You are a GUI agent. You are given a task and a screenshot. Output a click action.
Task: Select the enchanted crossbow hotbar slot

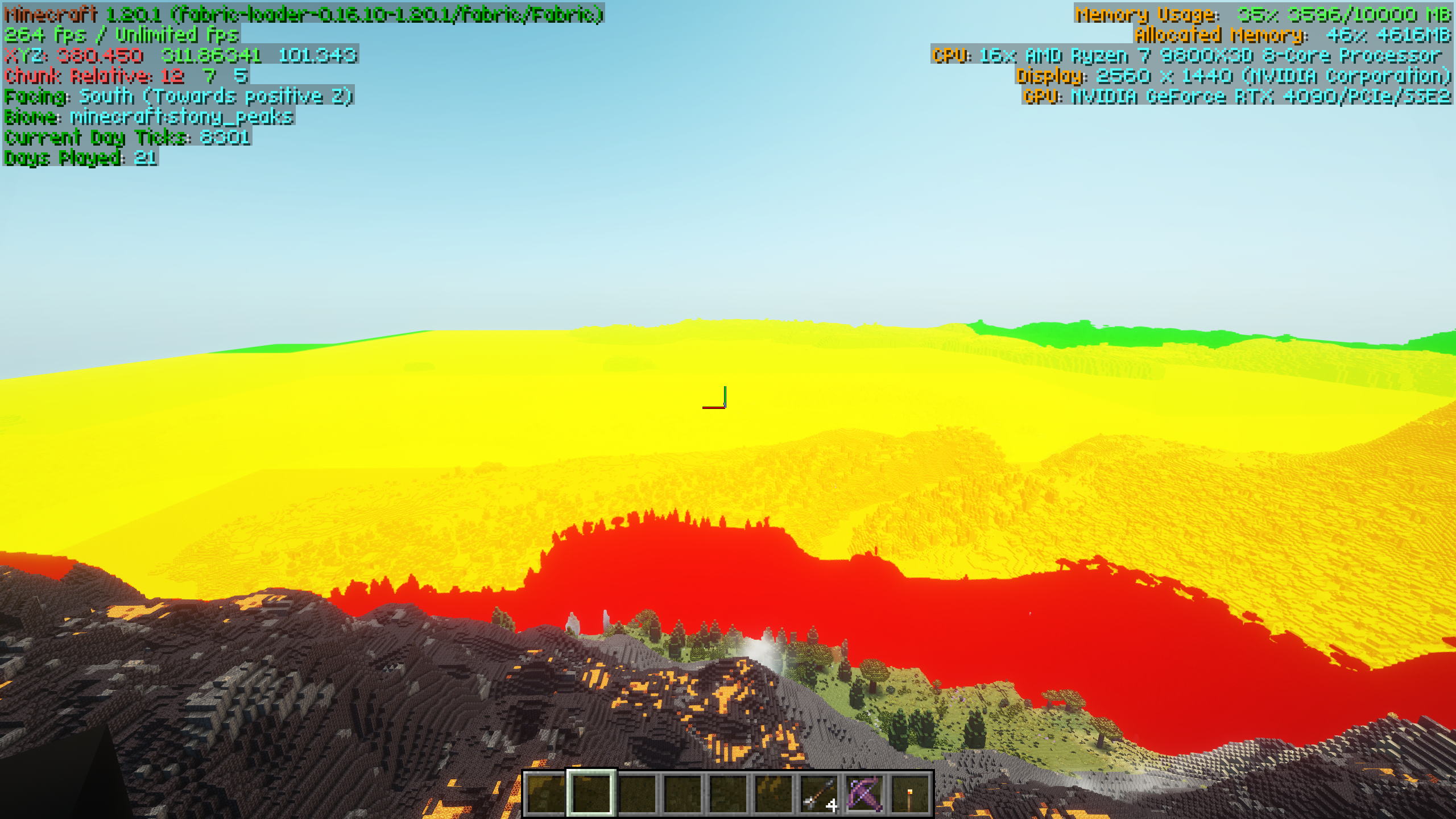coord(864,793)
